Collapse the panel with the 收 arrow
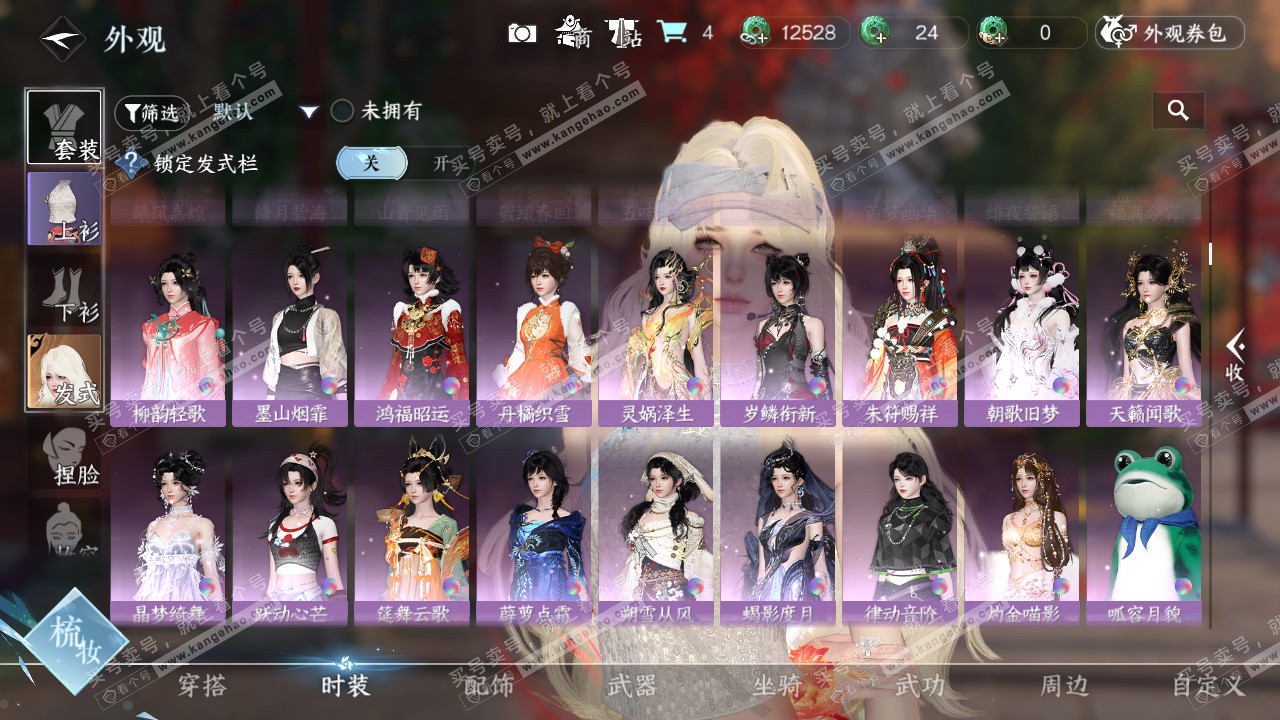The image size is (1280, 720). 1235,355
